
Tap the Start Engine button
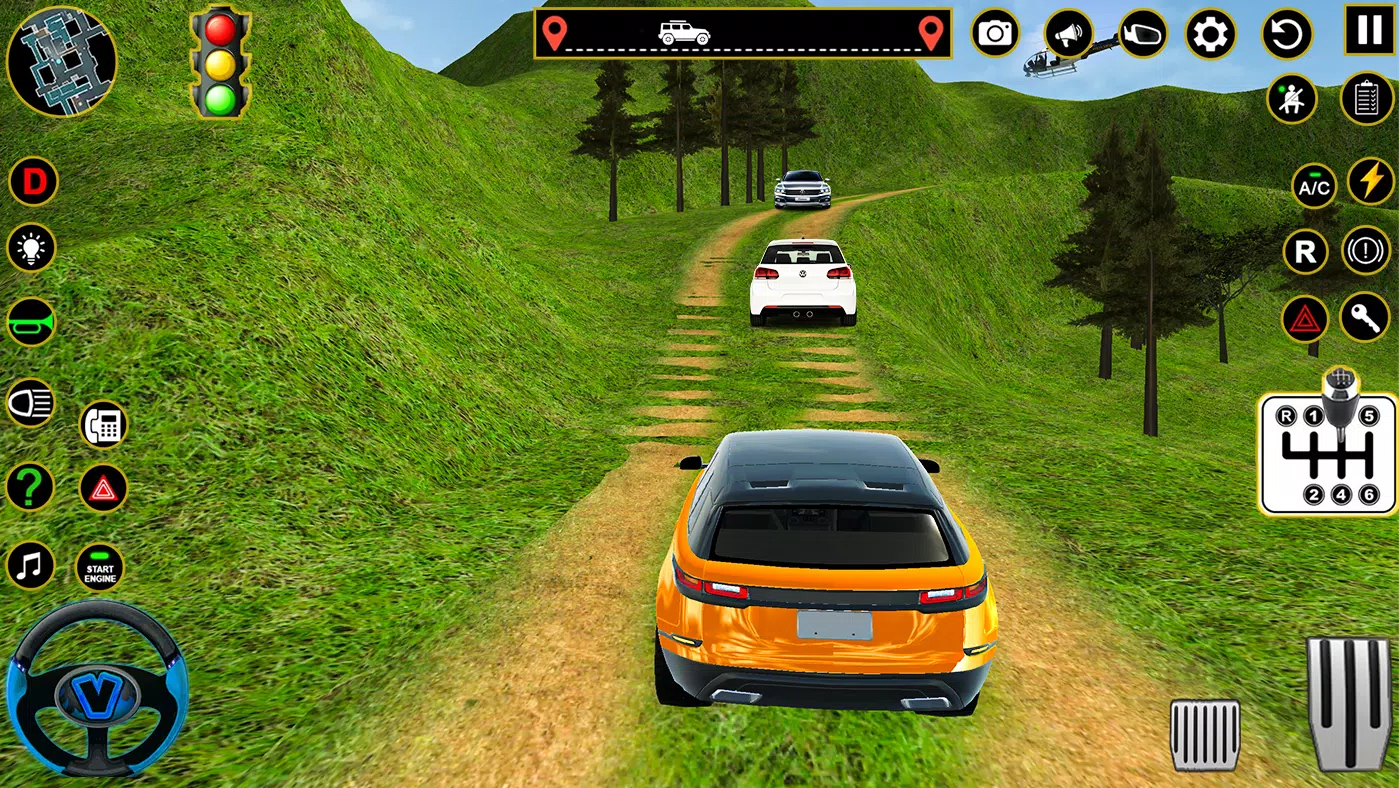click(x=100, y=568)
